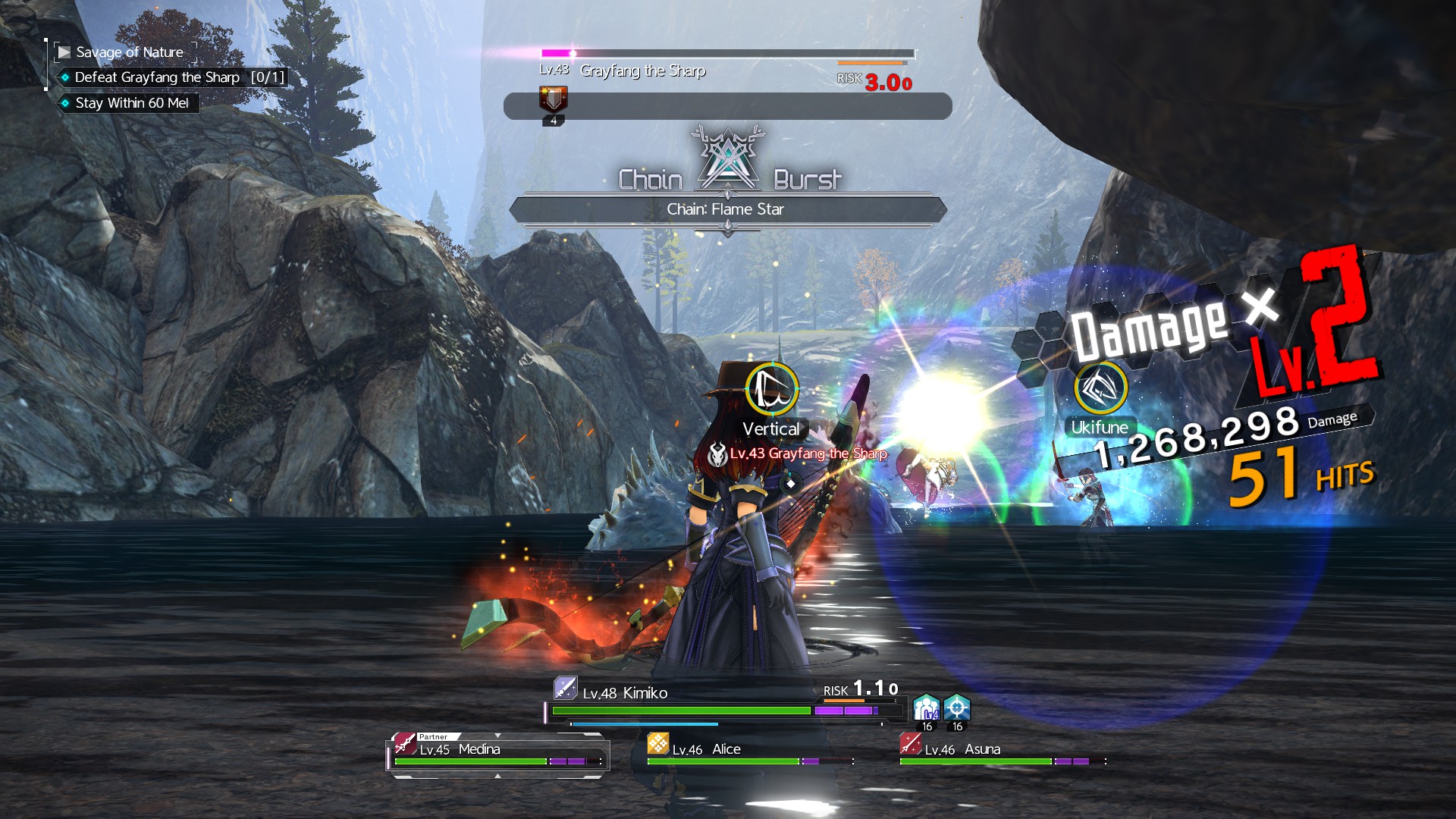Screen dimensions: 1456x819
Task: Click the party level buff icon
Action: pyautogui.click(x=927, y=708)
